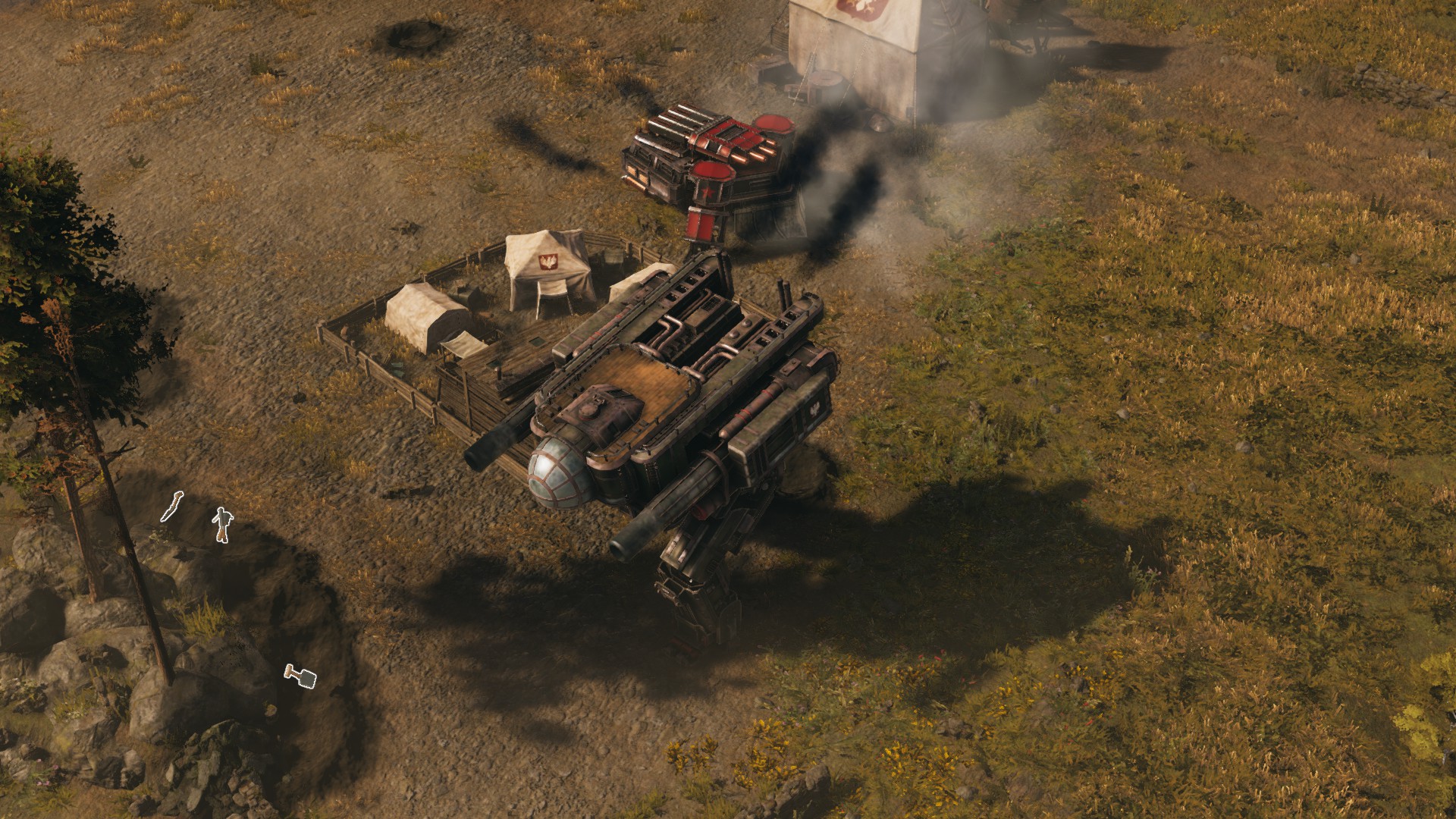Grab the outlined shovel equipment pickup
The image size is (1456, 819).
[300, 676]
